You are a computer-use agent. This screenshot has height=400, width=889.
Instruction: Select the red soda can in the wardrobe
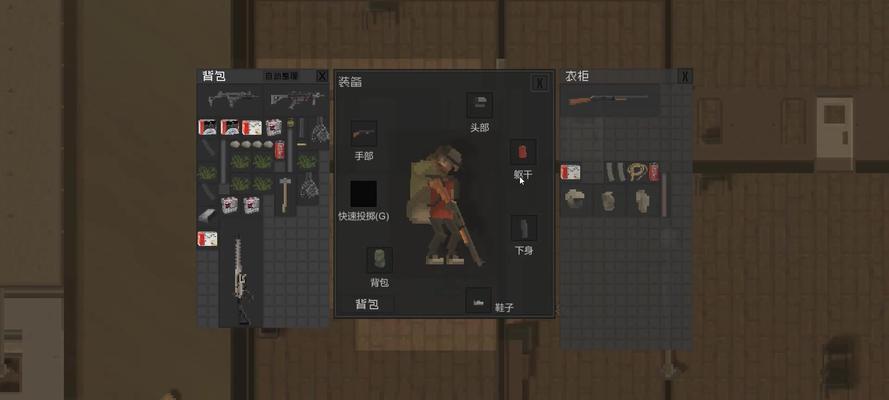coord(654,172)
